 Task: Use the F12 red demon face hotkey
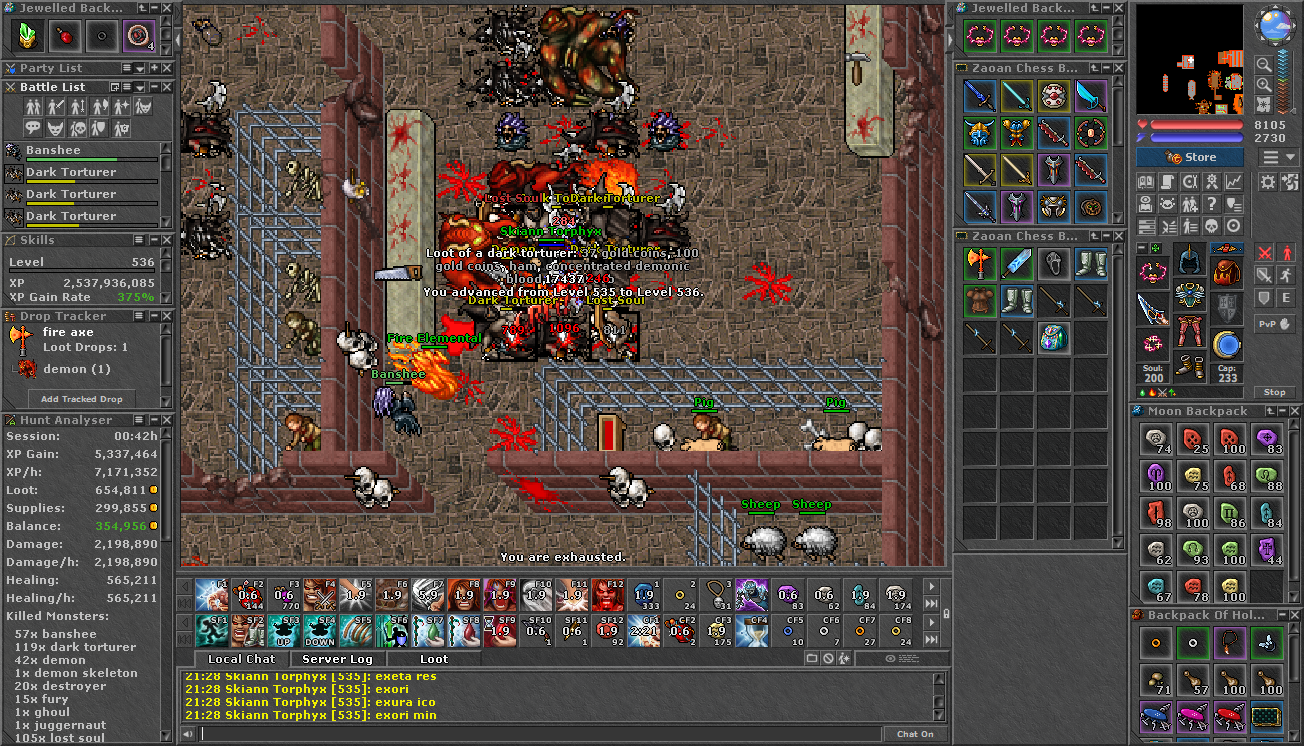point(607,594)
